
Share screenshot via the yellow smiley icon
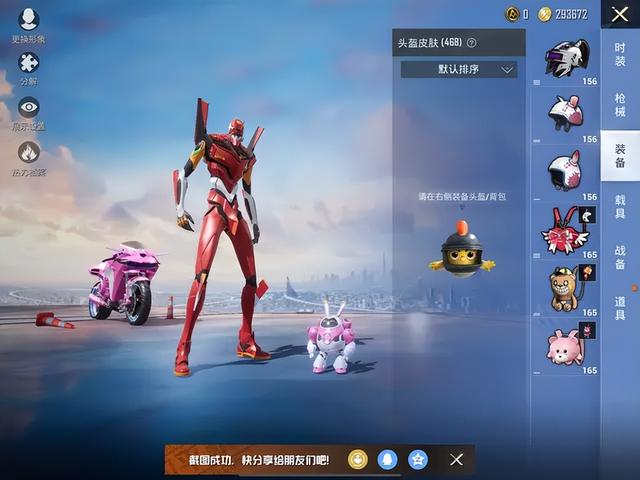[358, 459]
